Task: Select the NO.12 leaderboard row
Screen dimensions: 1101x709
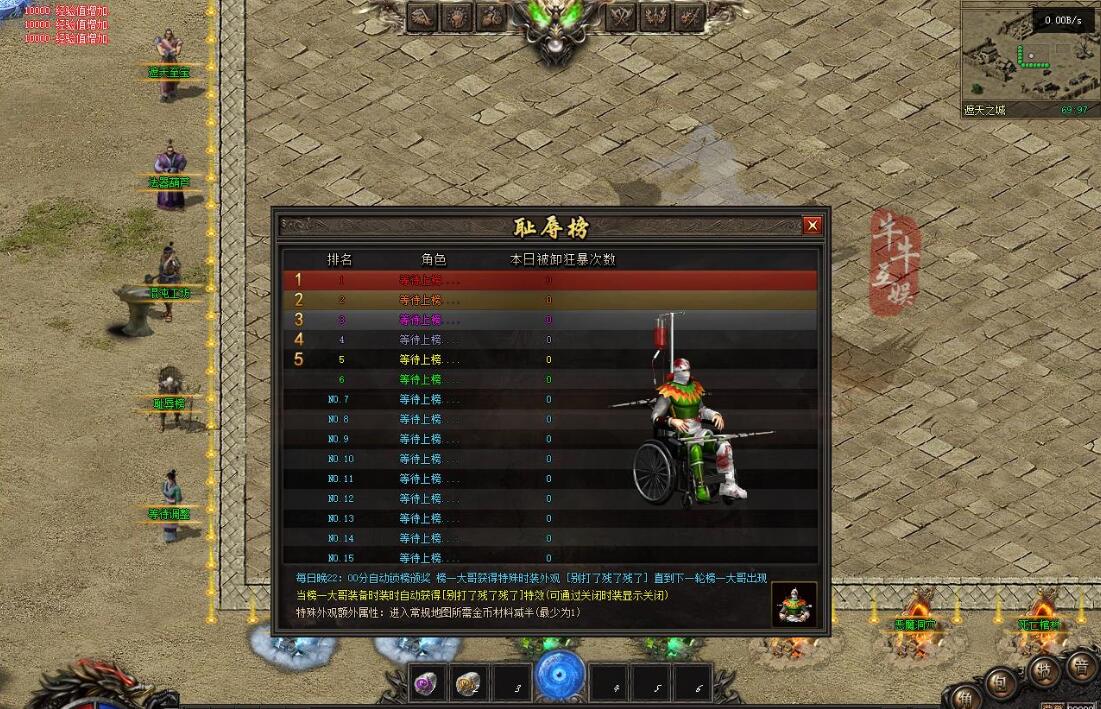Action: (x=548, y=498)
